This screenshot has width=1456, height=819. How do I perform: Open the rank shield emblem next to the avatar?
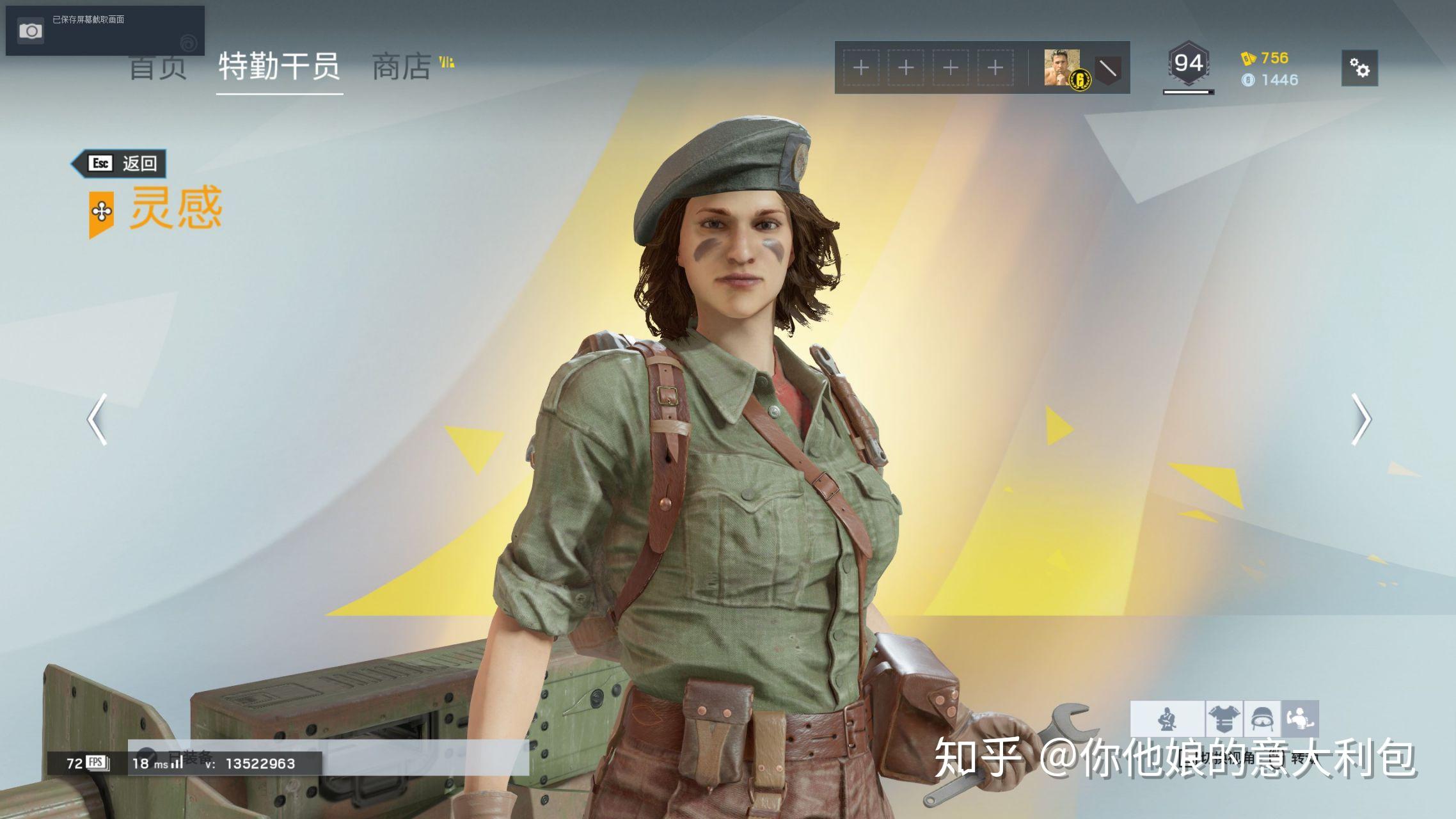coord(1107,68)
